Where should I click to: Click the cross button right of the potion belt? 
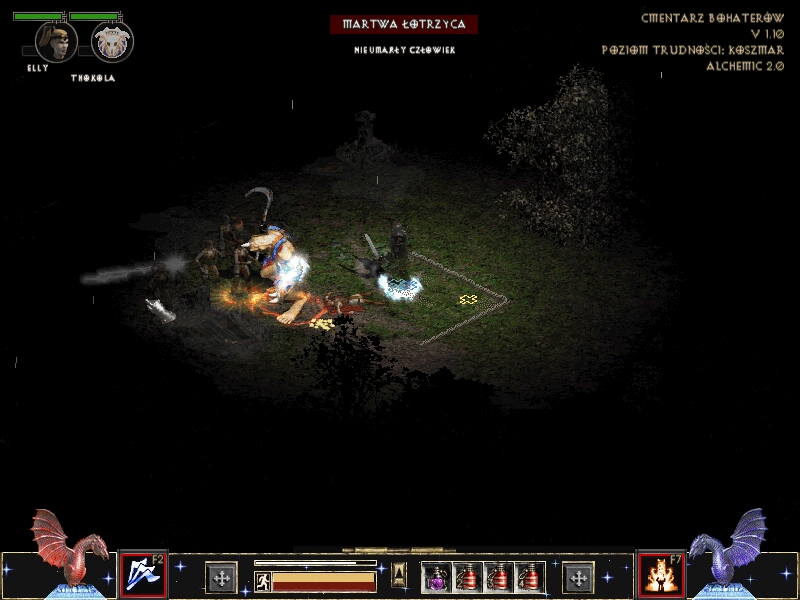coord(579,577)
